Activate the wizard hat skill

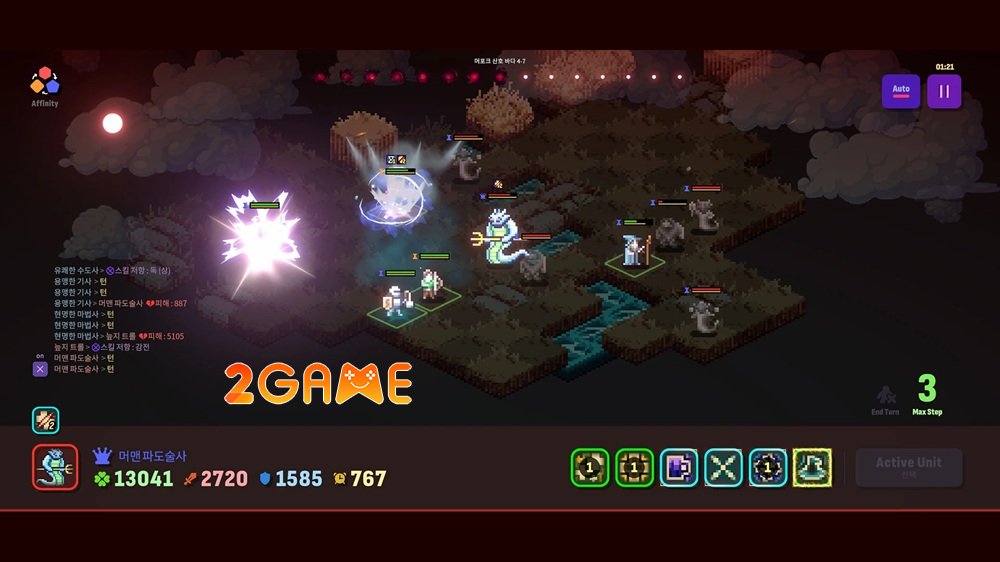[812, 467]
